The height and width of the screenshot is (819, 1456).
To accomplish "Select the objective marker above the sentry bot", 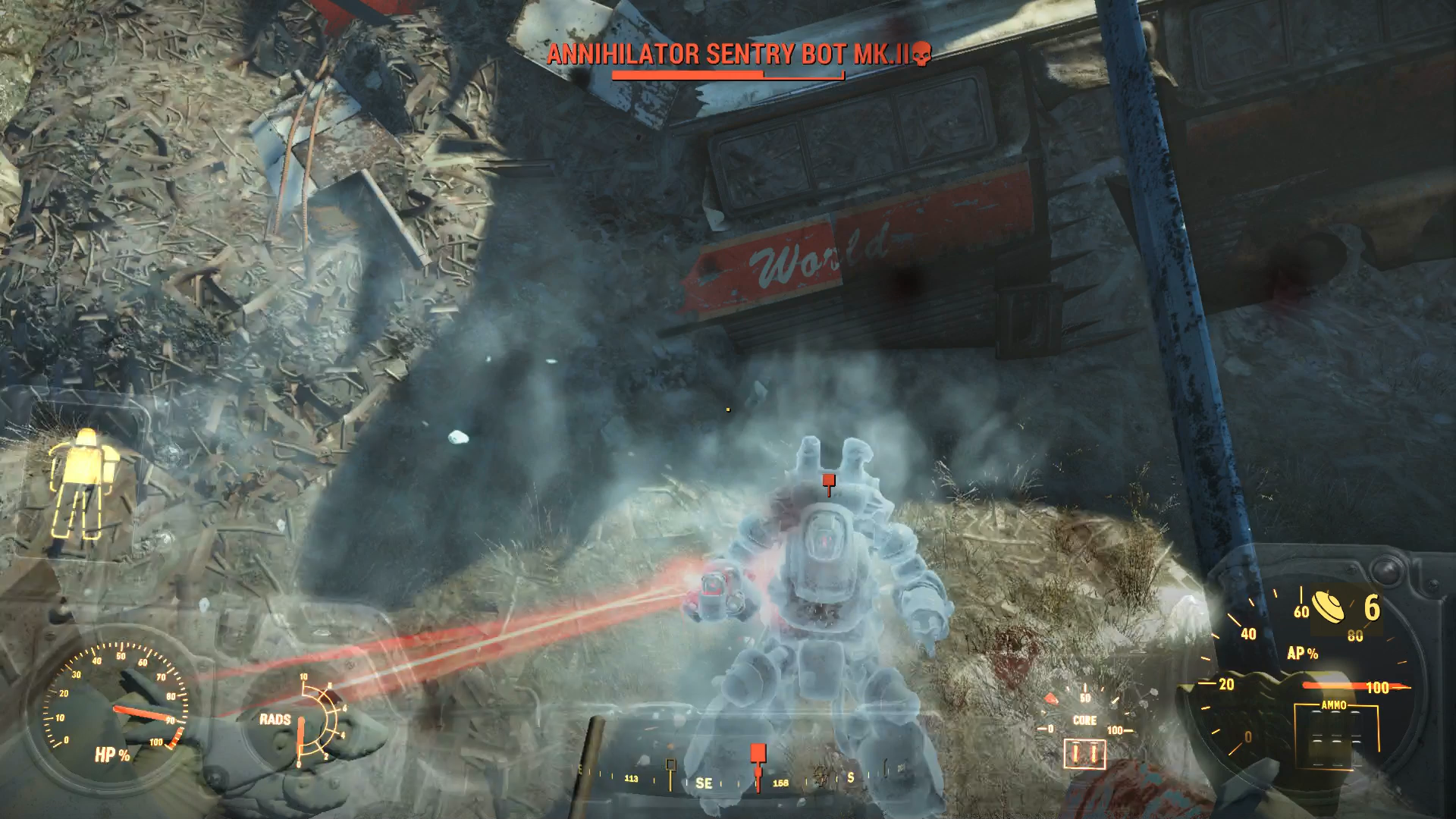I will (x=828, y=479).
